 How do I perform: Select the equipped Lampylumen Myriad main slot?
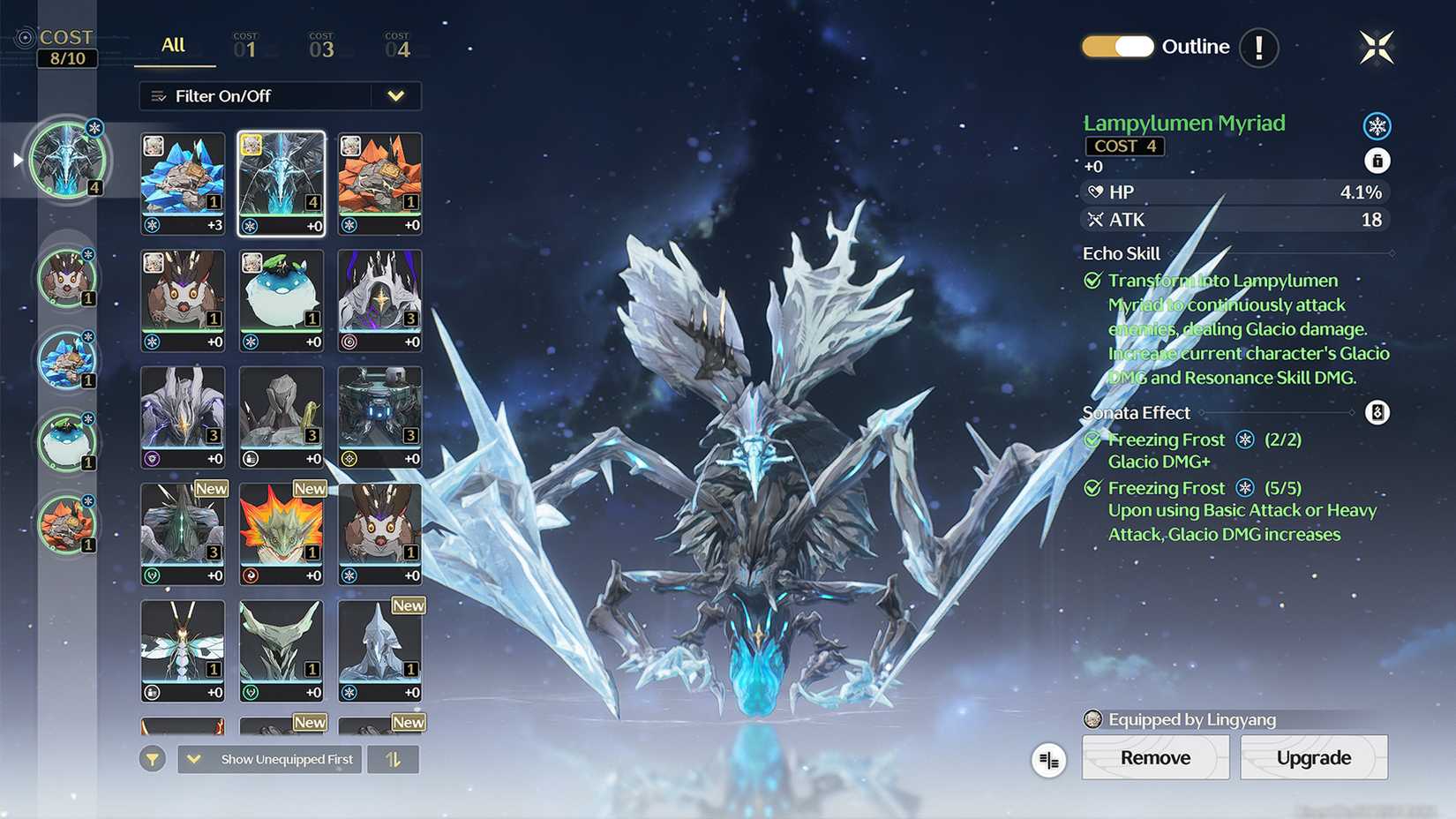(67, 160)
